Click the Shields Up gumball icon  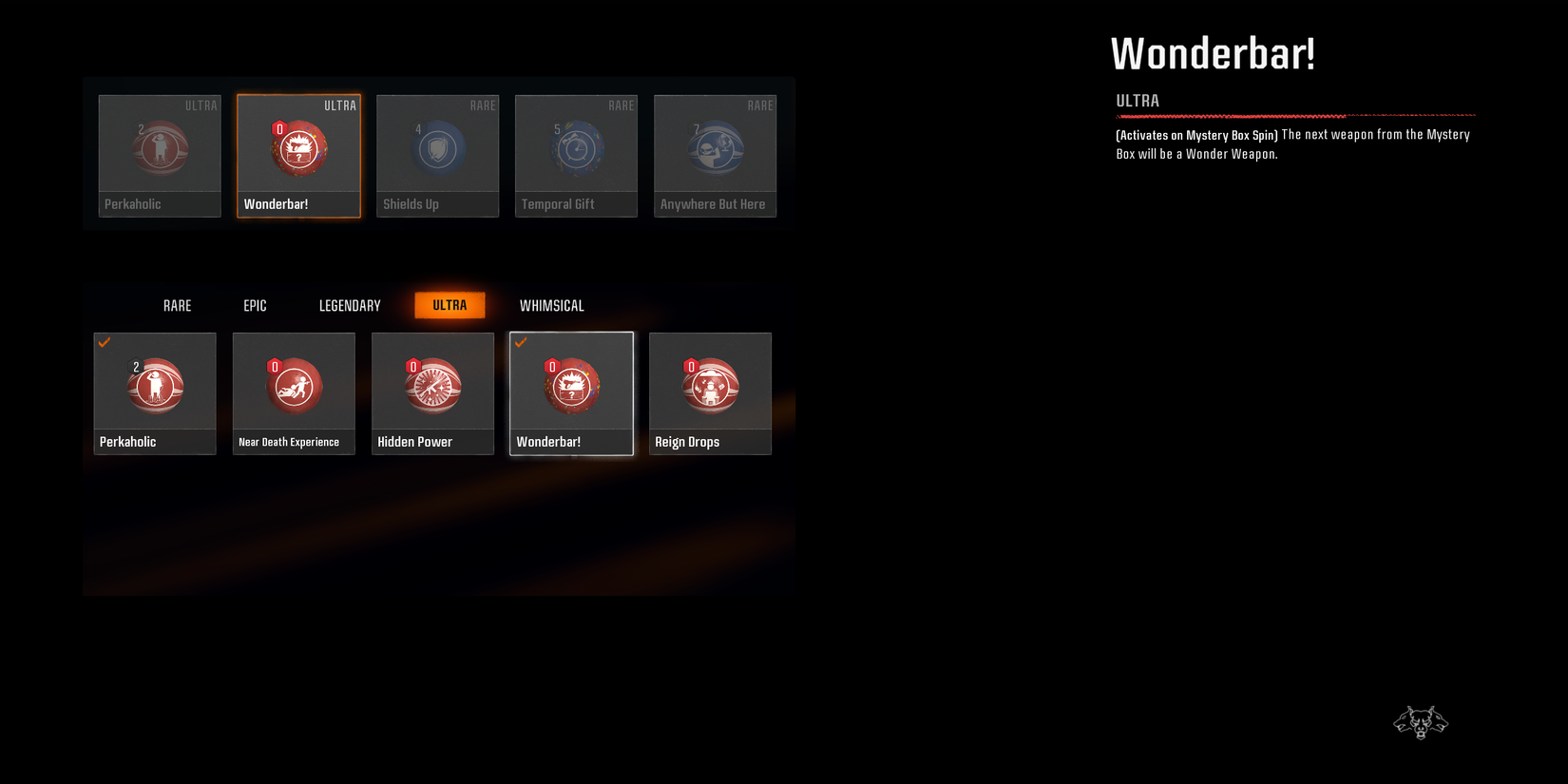pyautogui.click(x=437, y=147)
